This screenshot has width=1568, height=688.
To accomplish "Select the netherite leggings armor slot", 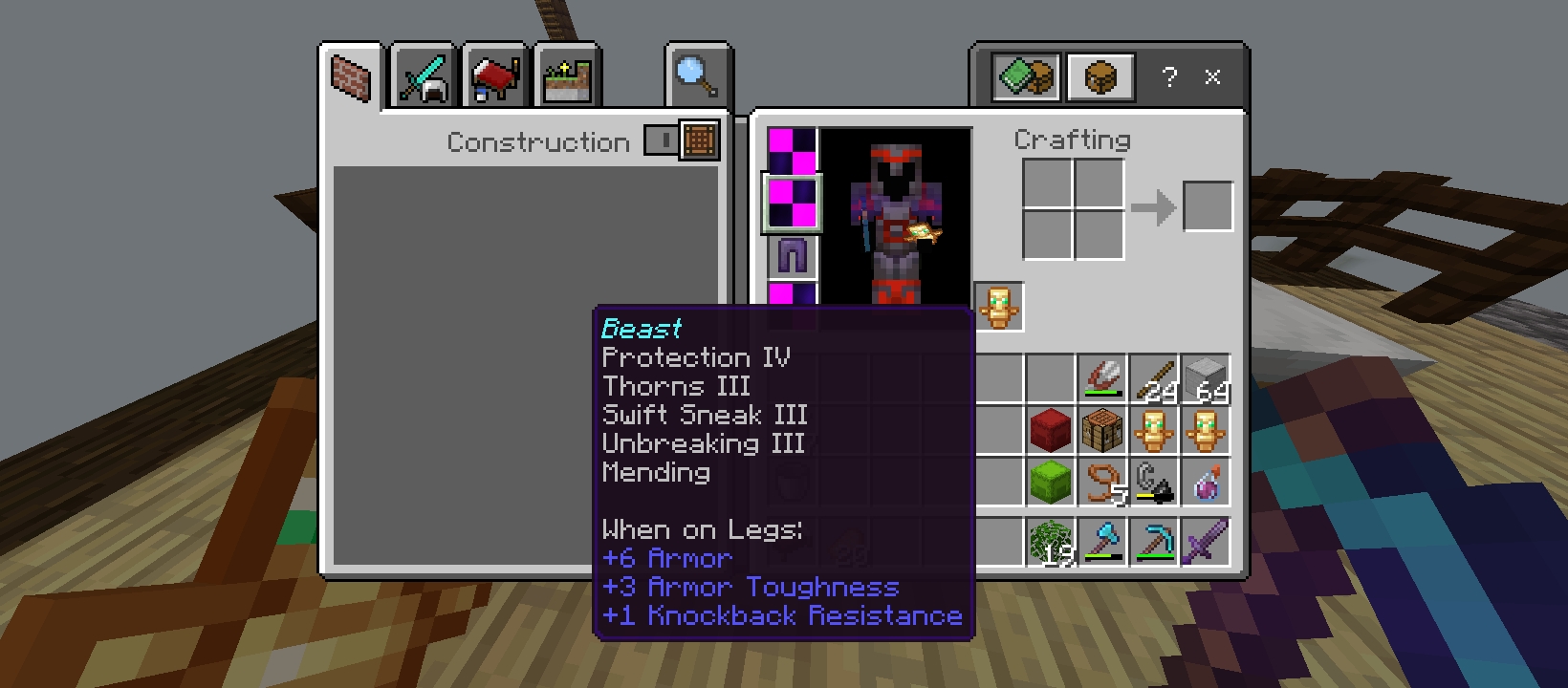I will 793,255.
